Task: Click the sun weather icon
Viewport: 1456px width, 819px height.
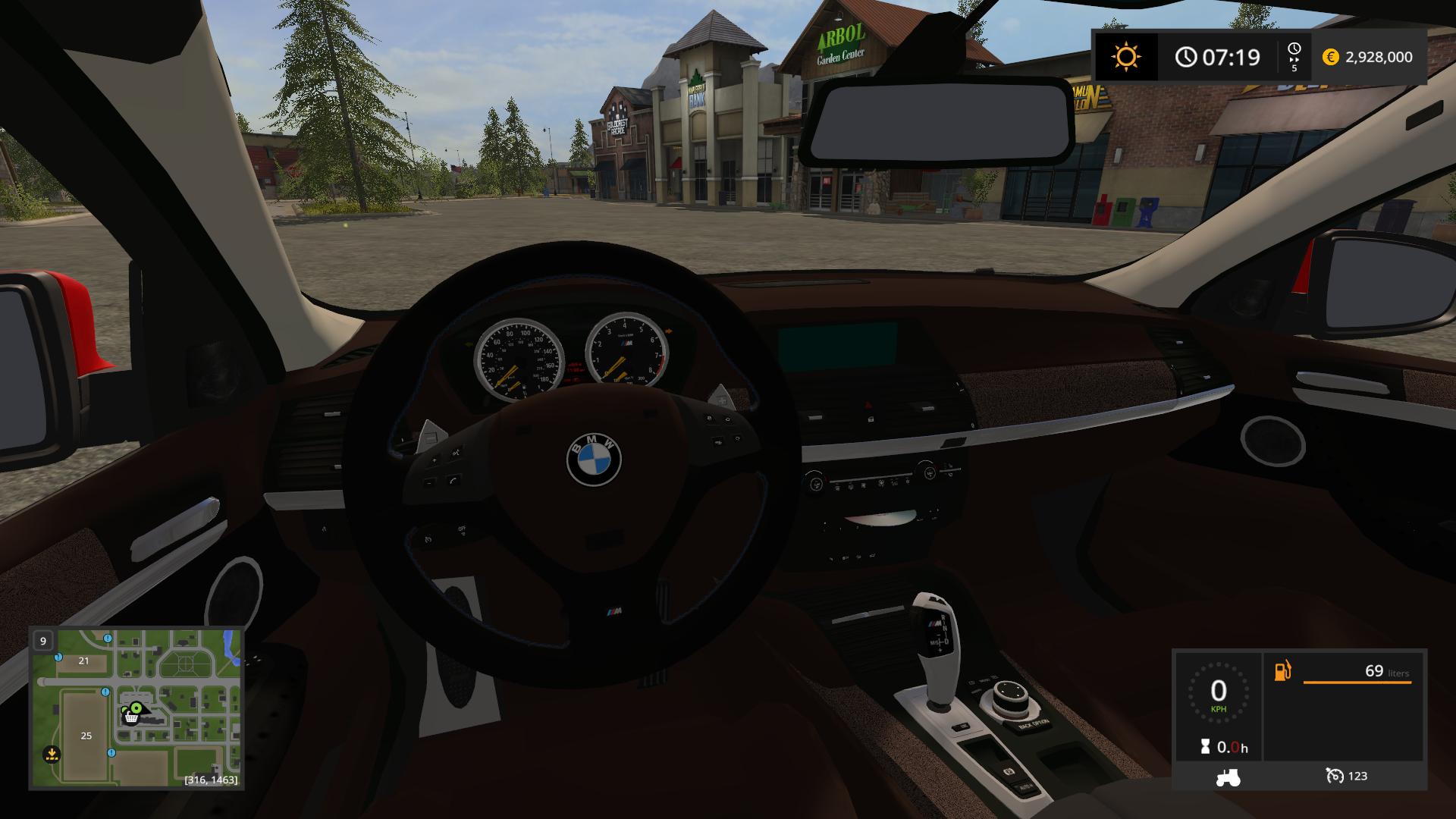Action: pos(1125,57)
